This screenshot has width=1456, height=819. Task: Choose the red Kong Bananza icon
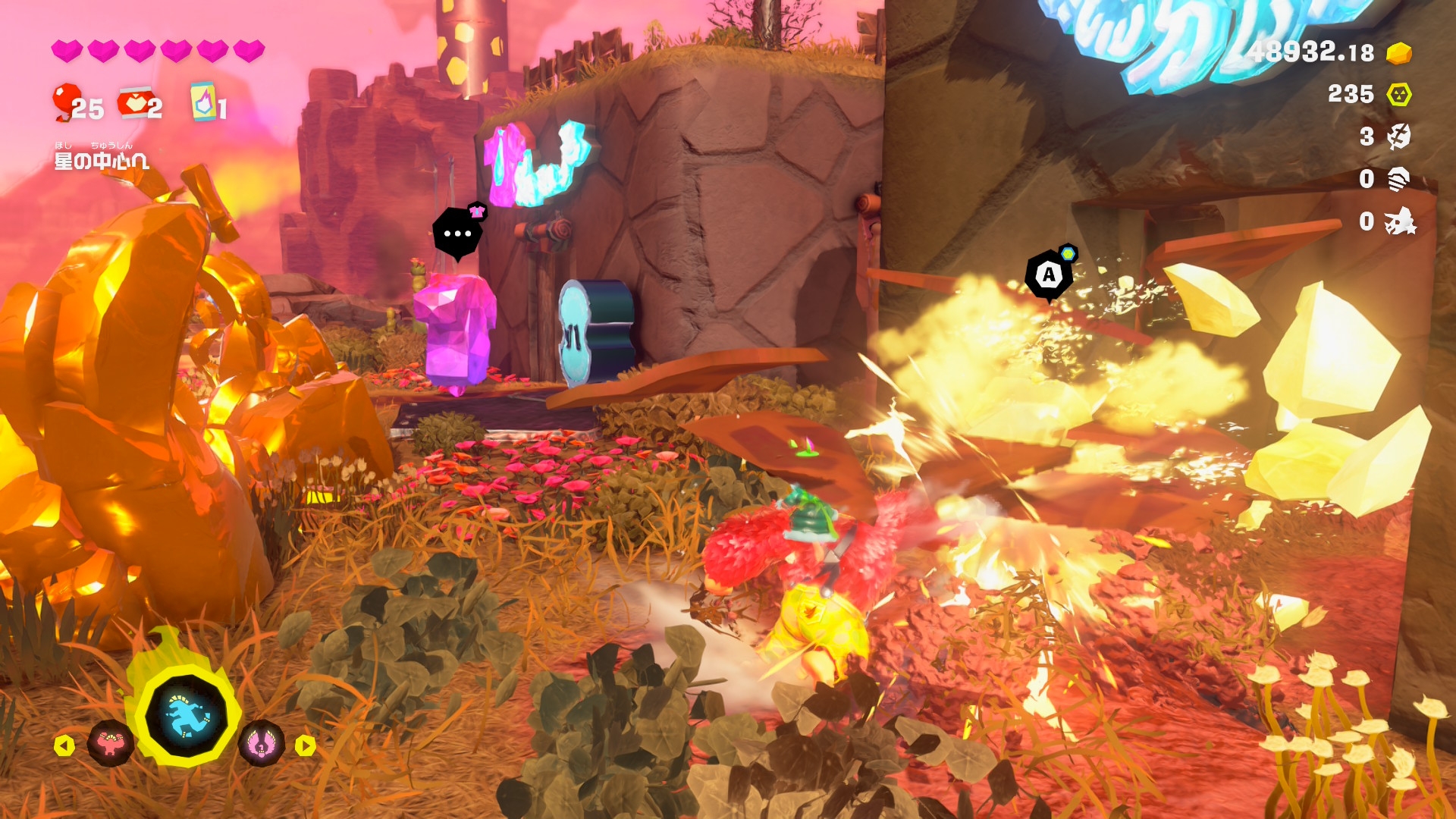(x=111, y=744)
